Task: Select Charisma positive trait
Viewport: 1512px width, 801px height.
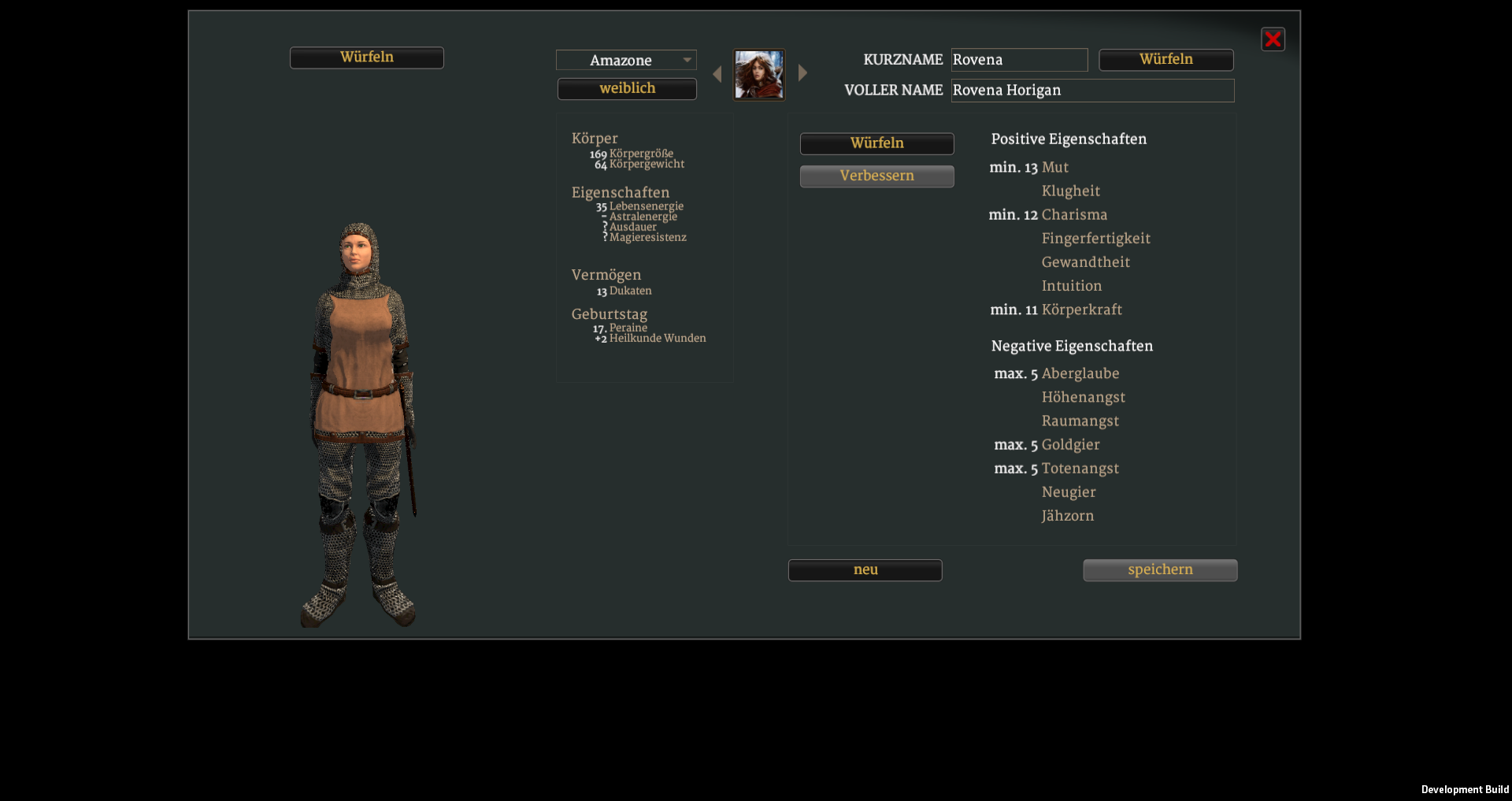Action: [1074, 214]
